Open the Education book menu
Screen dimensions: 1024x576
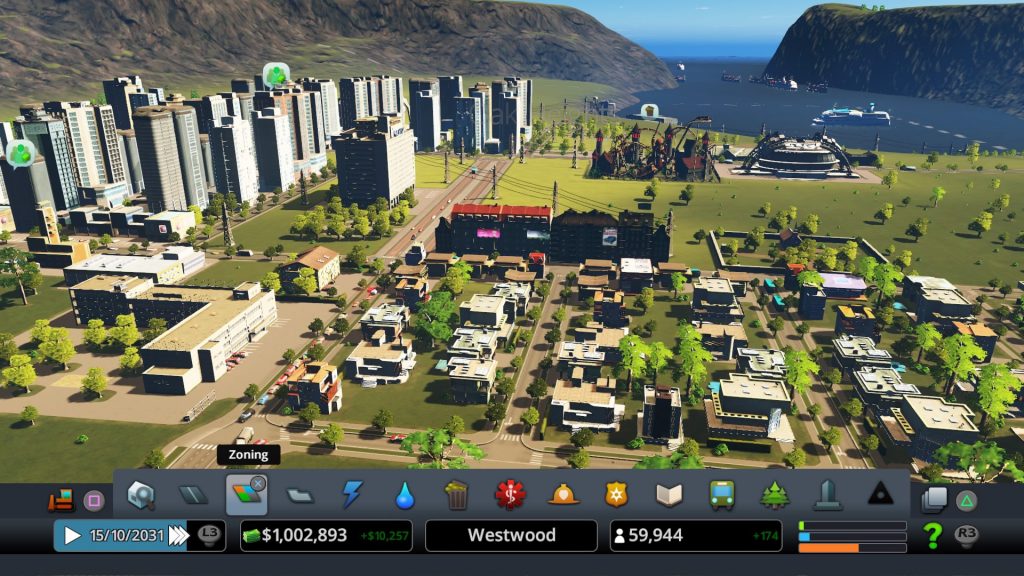[x=668, y=494]
